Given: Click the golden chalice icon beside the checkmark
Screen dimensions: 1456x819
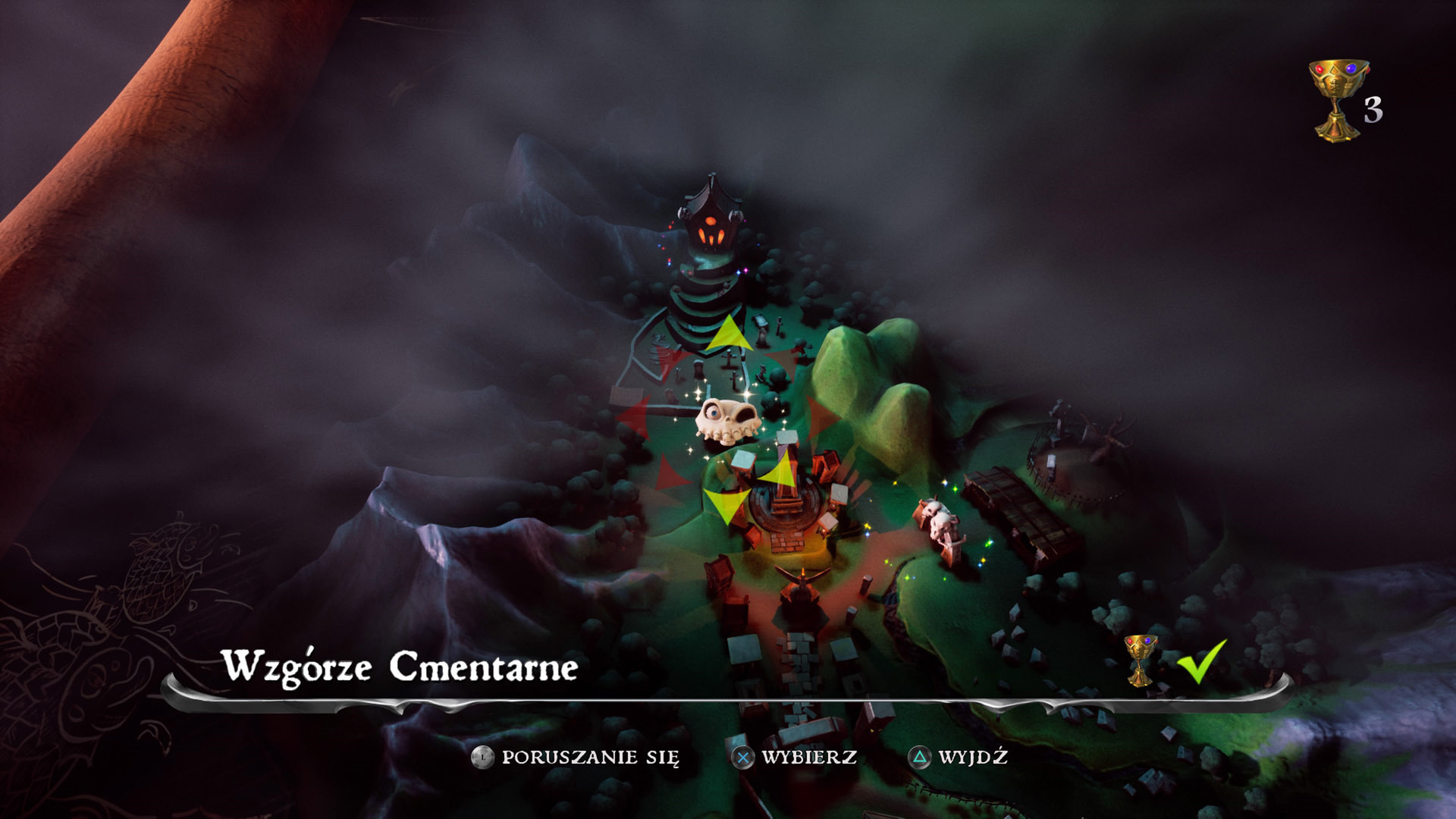Looking at the screenshot, I should pyautogui.click(x=1141, y=659).
